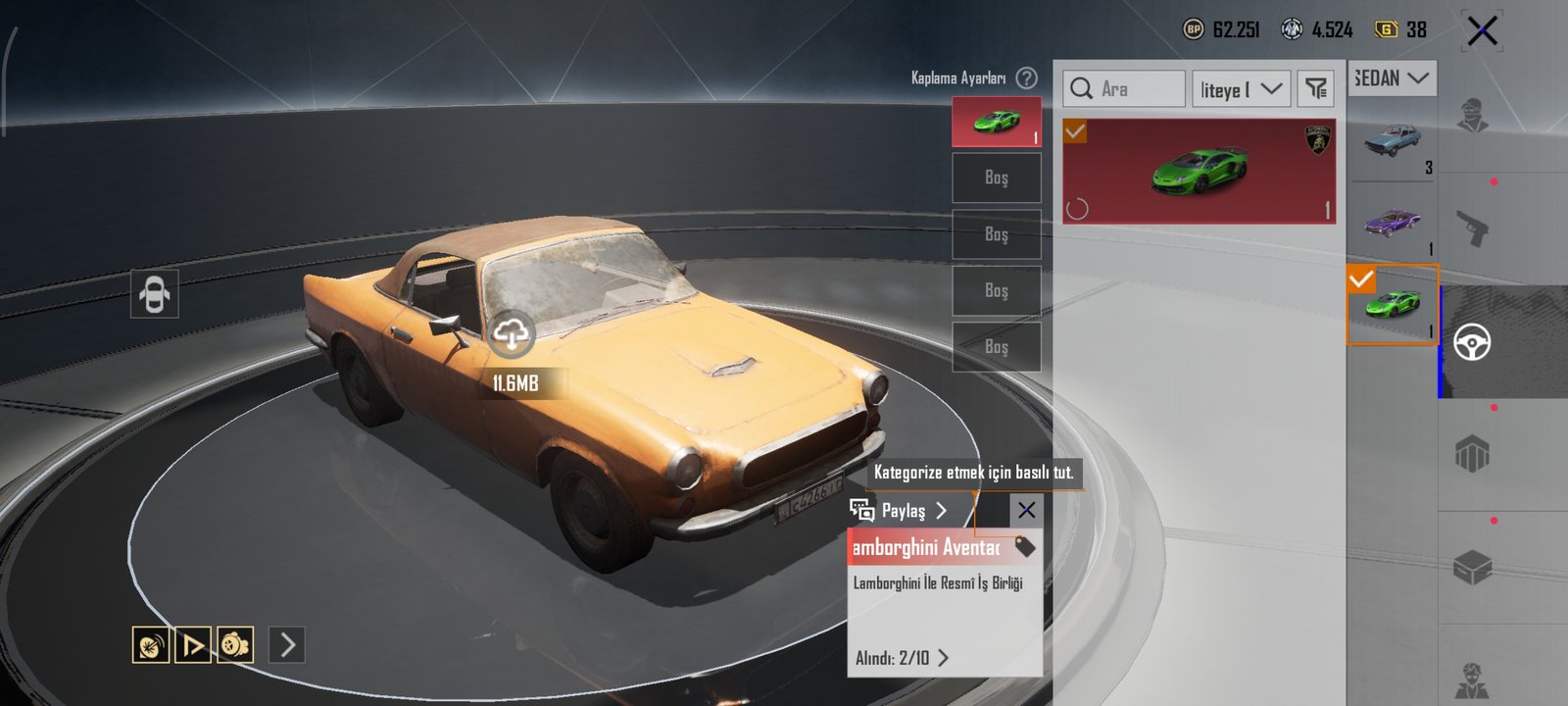
Task: Play the vehicle preview animation
Action: [x=193, y=644]
